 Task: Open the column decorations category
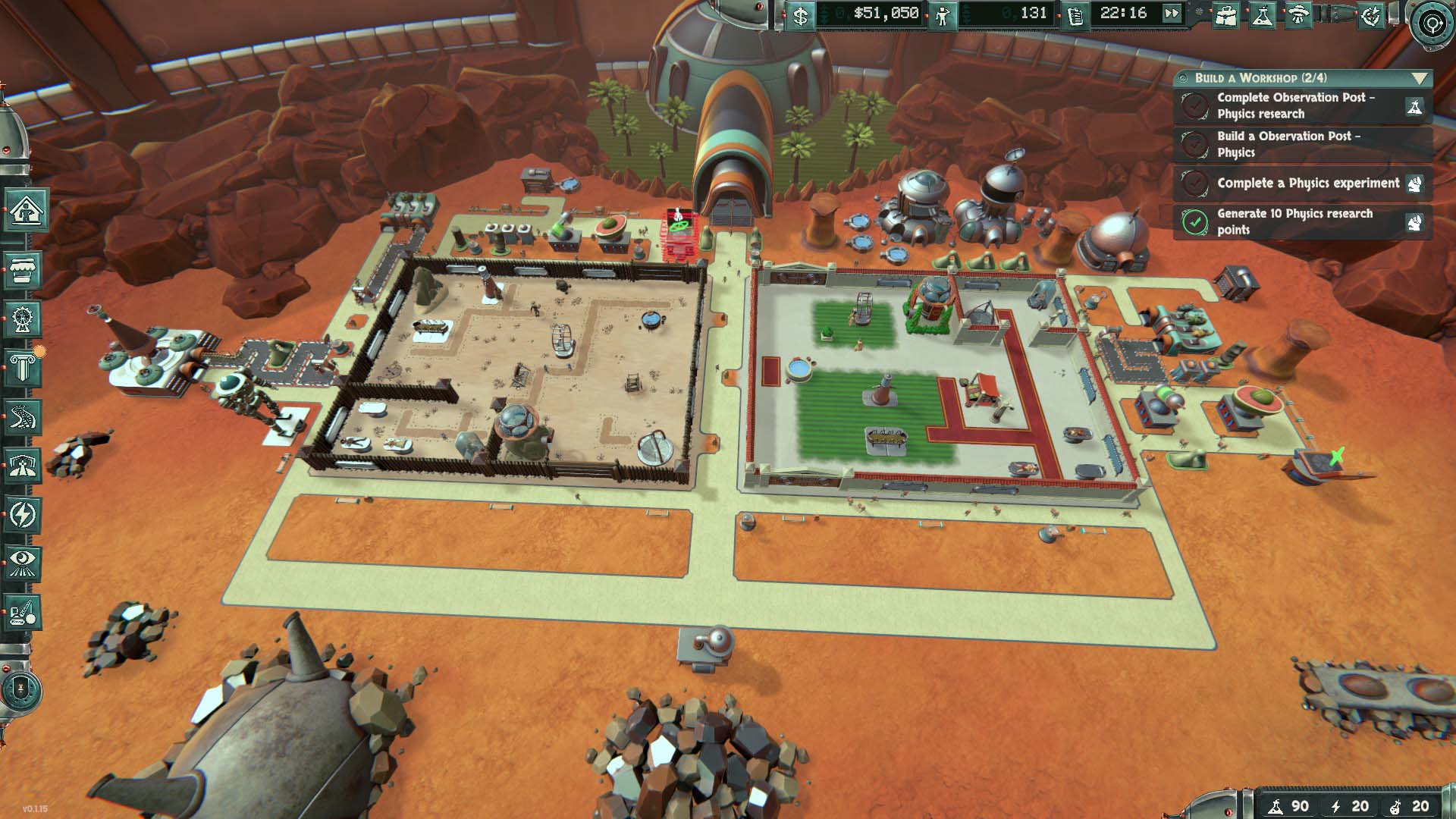tap(23, 369)
